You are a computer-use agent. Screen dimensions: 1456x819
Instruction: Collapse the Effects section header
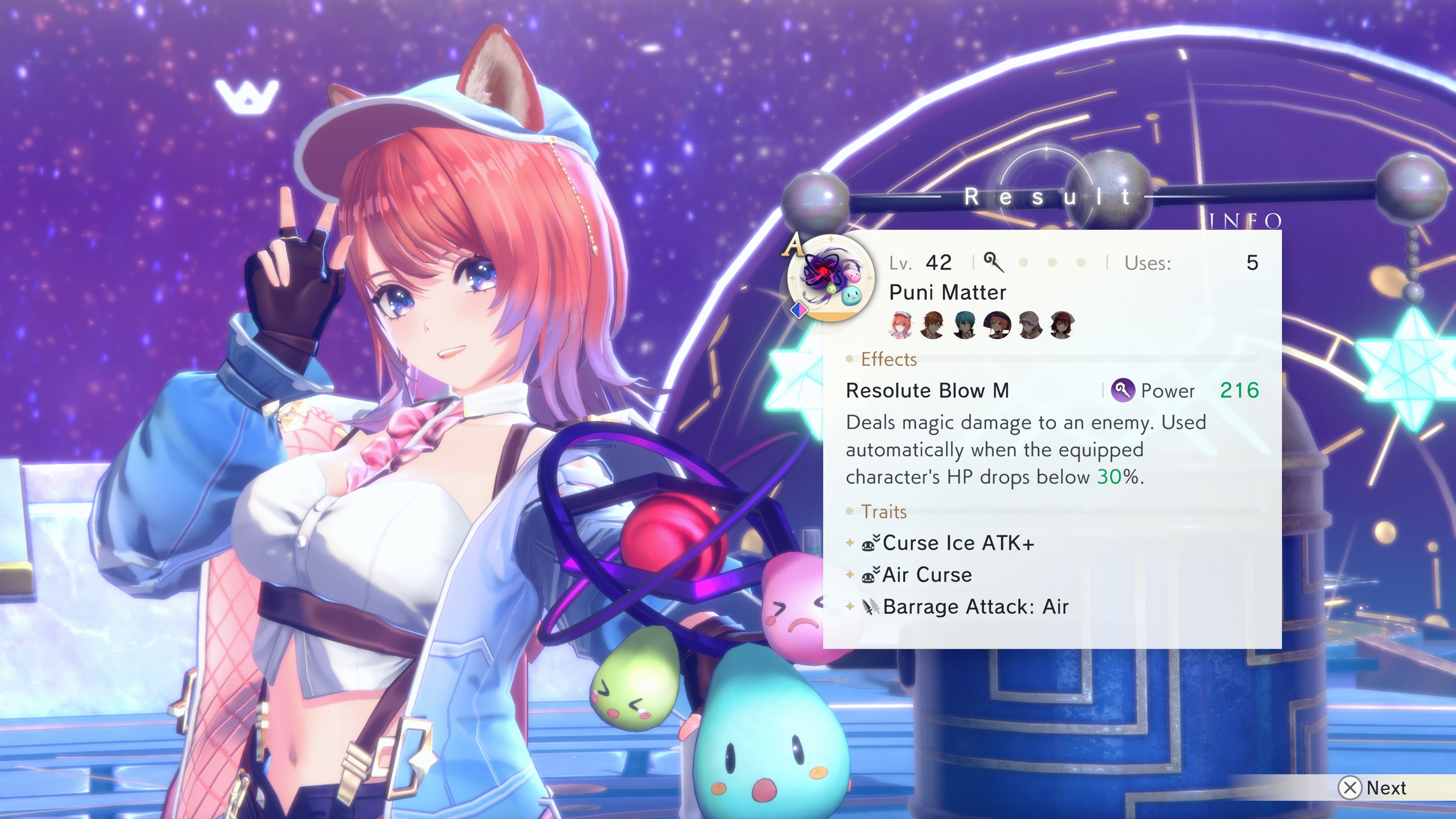[889, 359]
